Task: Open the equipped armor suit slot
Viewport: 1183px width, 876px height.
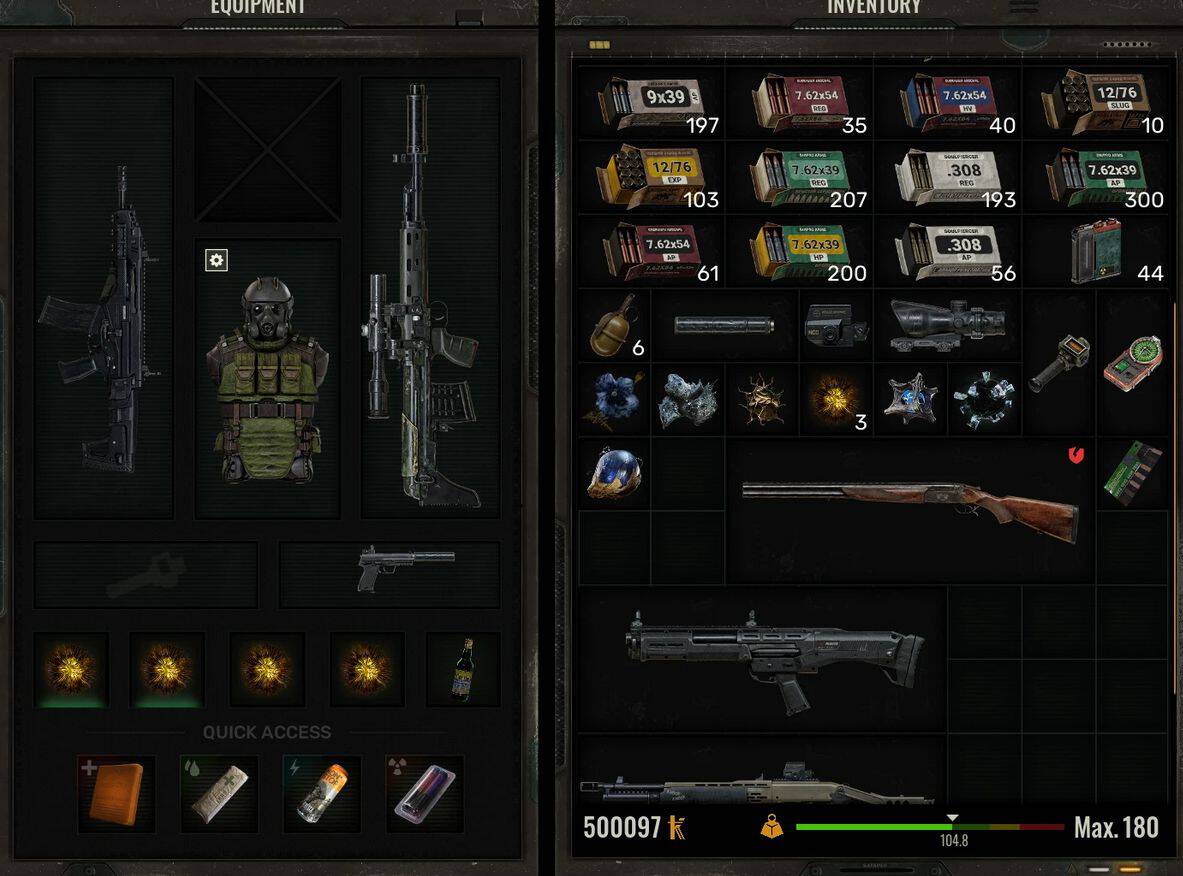Action: (267, 380)
